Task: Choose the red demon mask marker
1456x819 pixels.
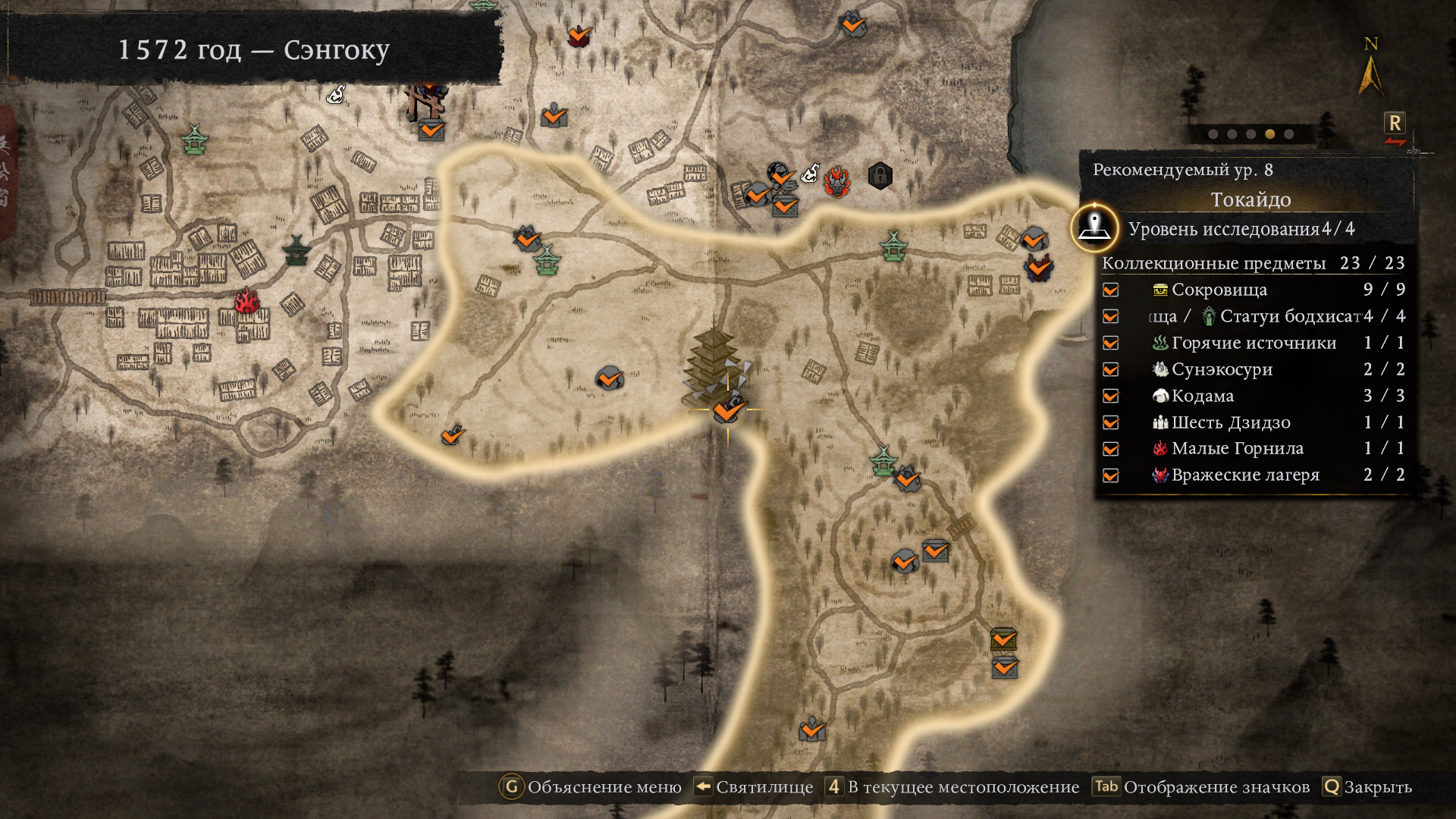Action: (x=837, y=182)
